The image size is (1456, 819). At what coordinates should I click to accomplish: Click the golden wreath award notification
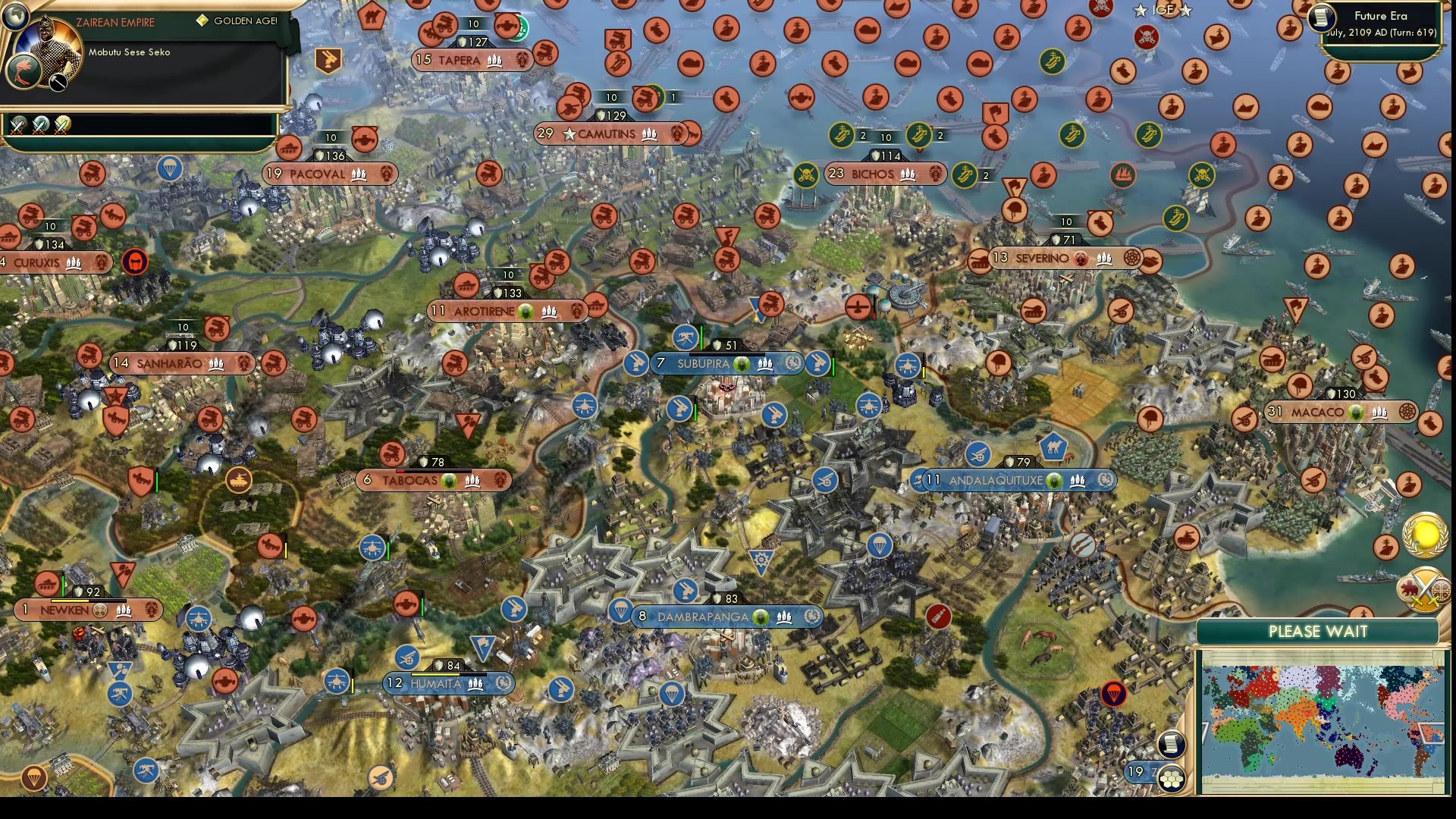click(x=1424, y=535)
